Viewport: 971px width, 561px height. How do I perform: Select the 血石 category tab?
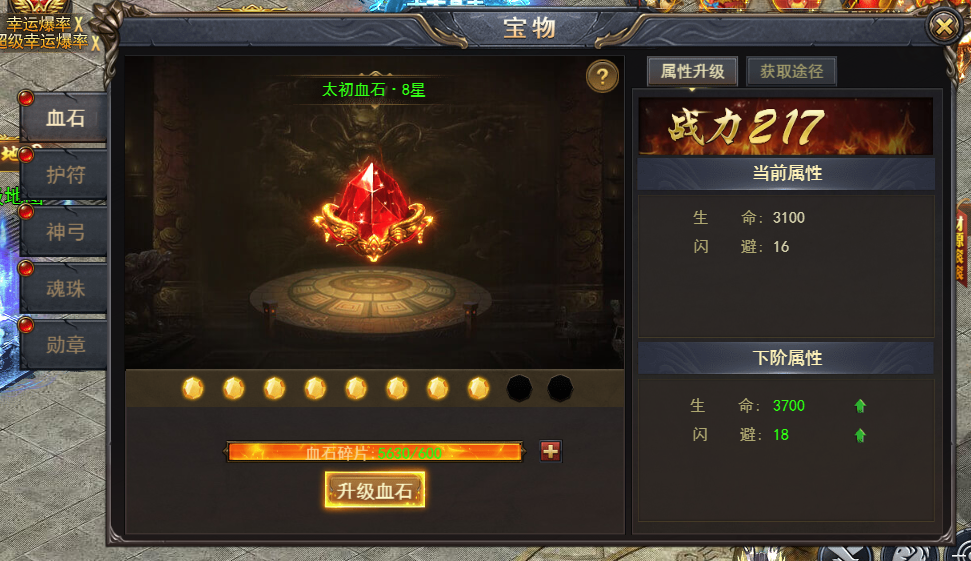66,118
